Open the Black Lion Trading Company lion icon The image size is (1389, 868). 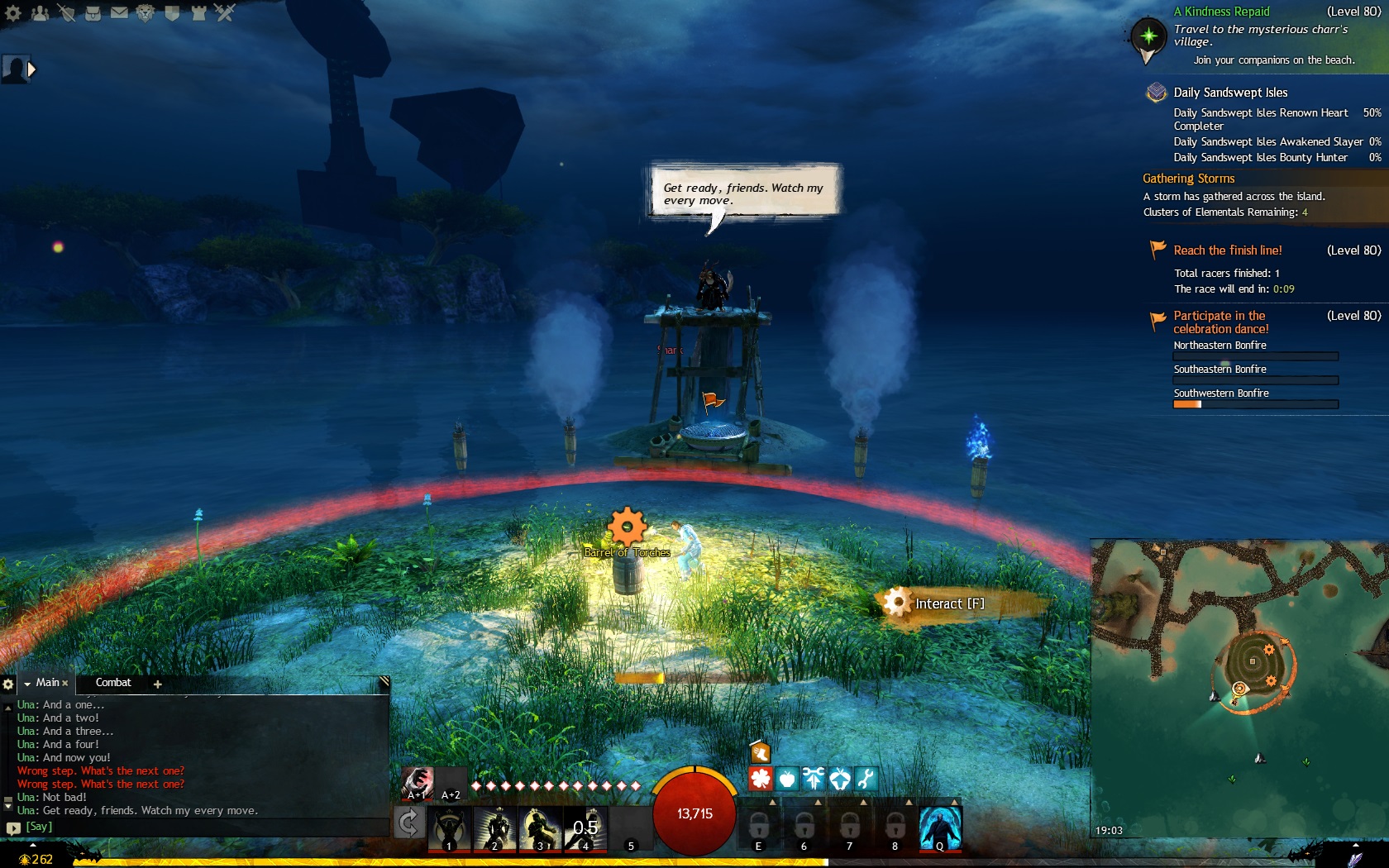point(146,12)
